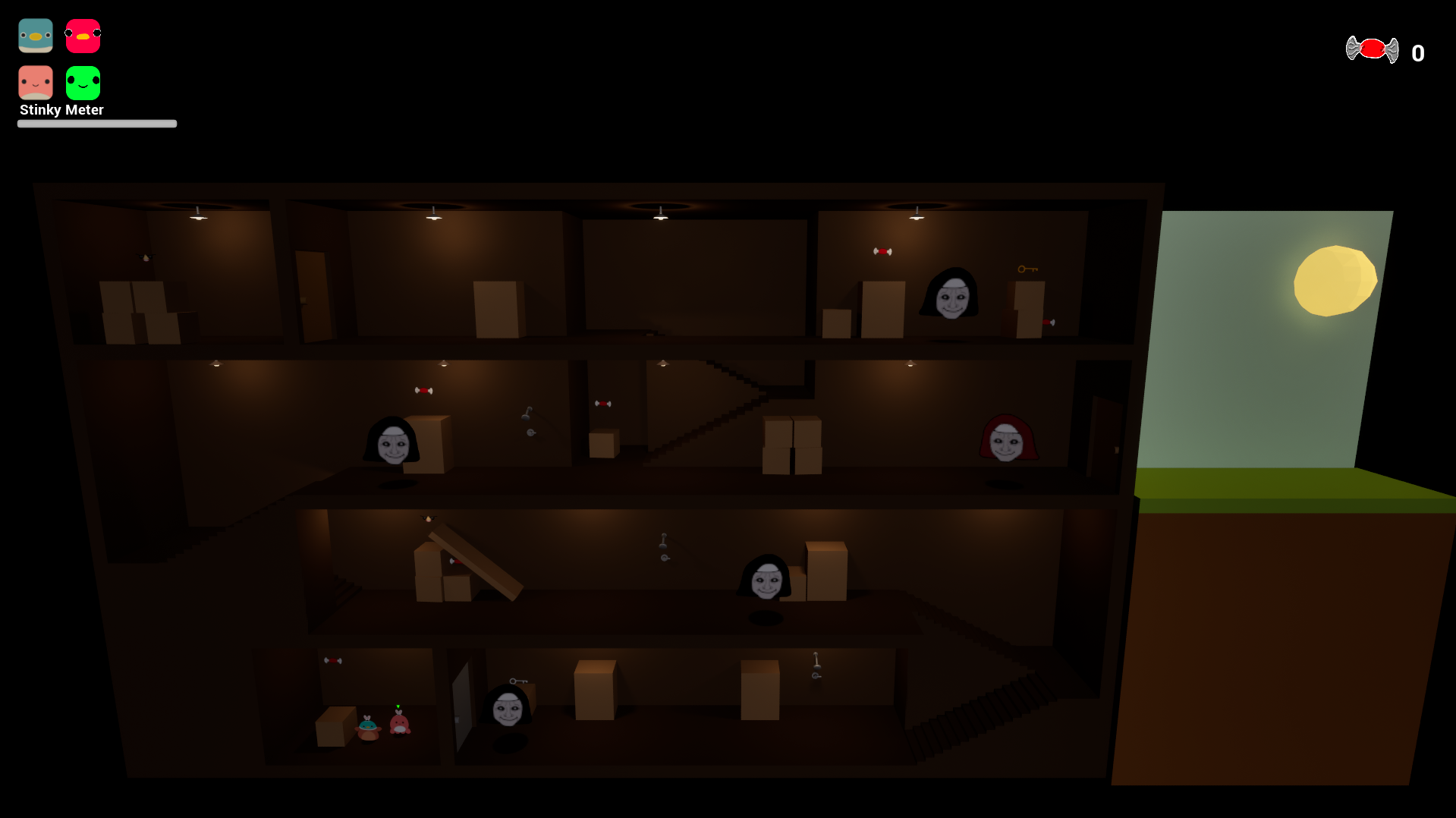Click the ghost on the second floor left

[x=393, y=440]
